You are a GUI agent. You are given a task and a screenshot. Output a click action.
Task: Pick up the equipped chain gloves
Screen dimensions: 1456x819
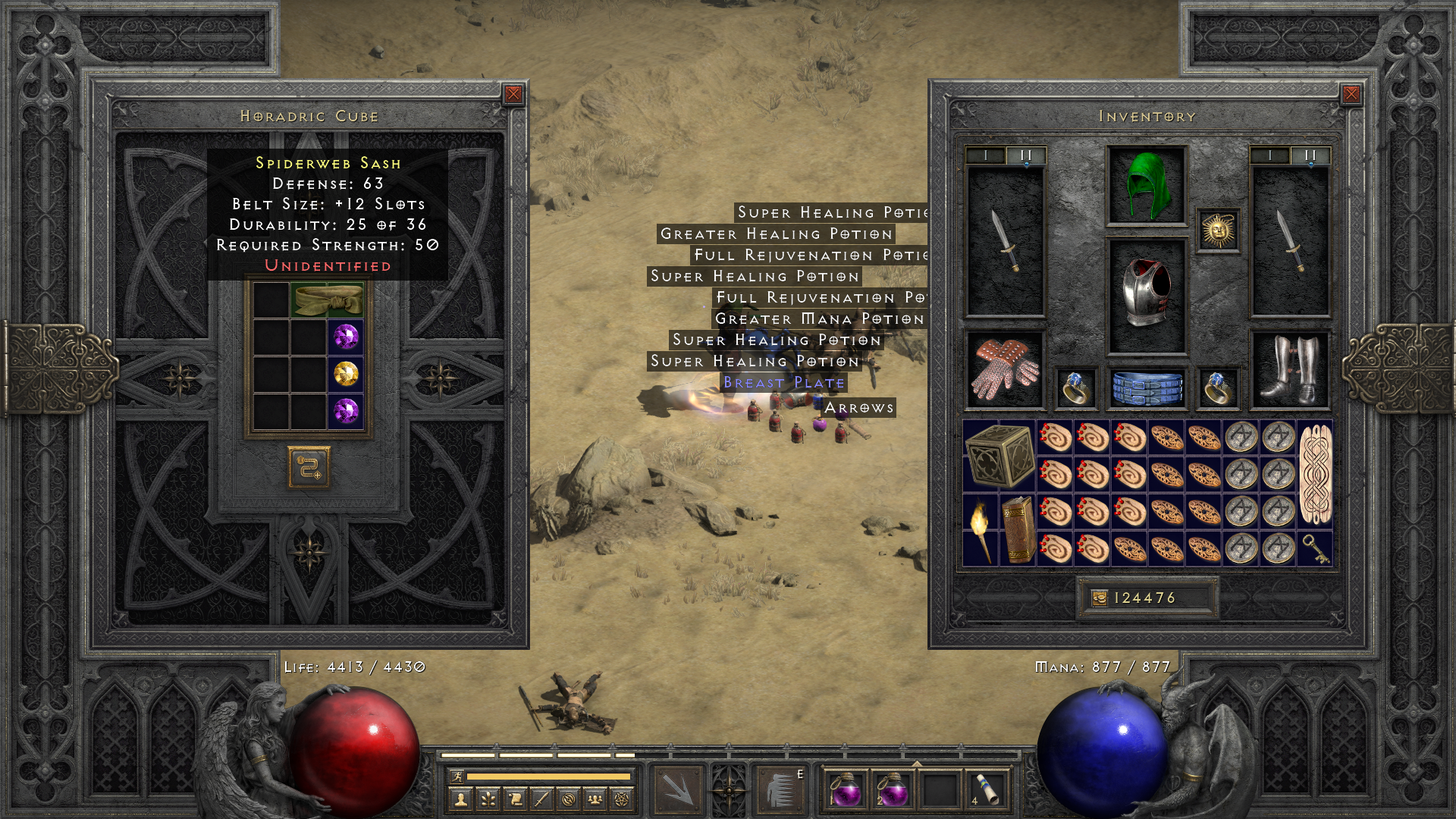[x=1005, y=369]
